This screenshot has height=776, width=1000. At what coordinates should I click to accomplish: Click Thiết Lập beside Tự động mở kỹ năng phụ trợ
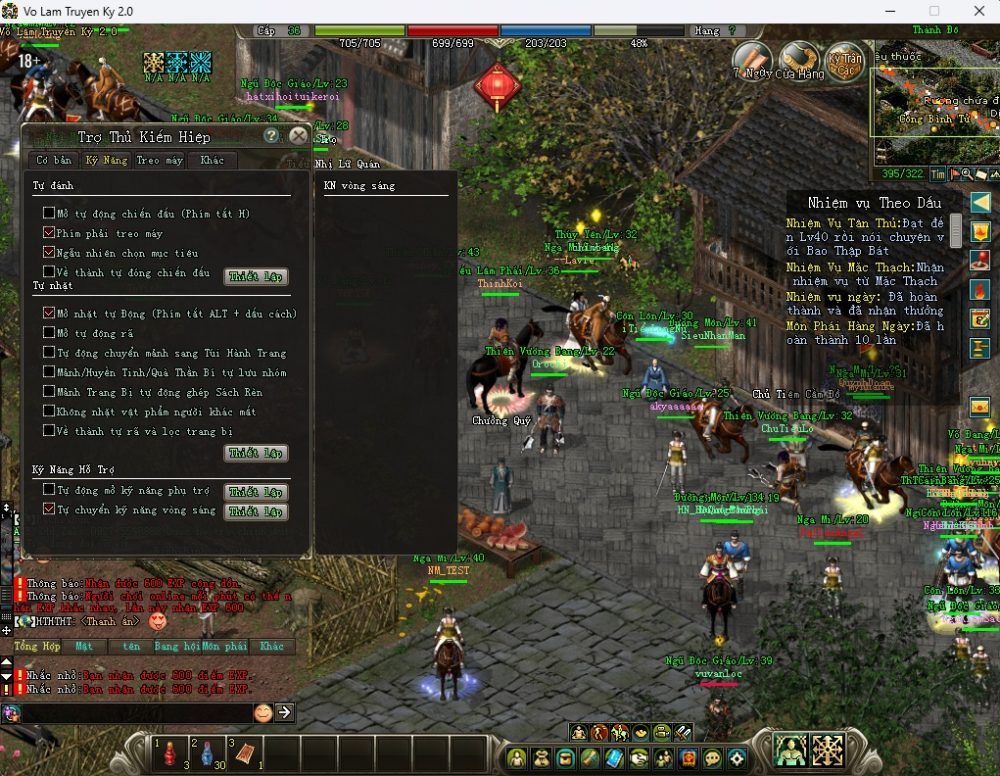click(257, 492)
